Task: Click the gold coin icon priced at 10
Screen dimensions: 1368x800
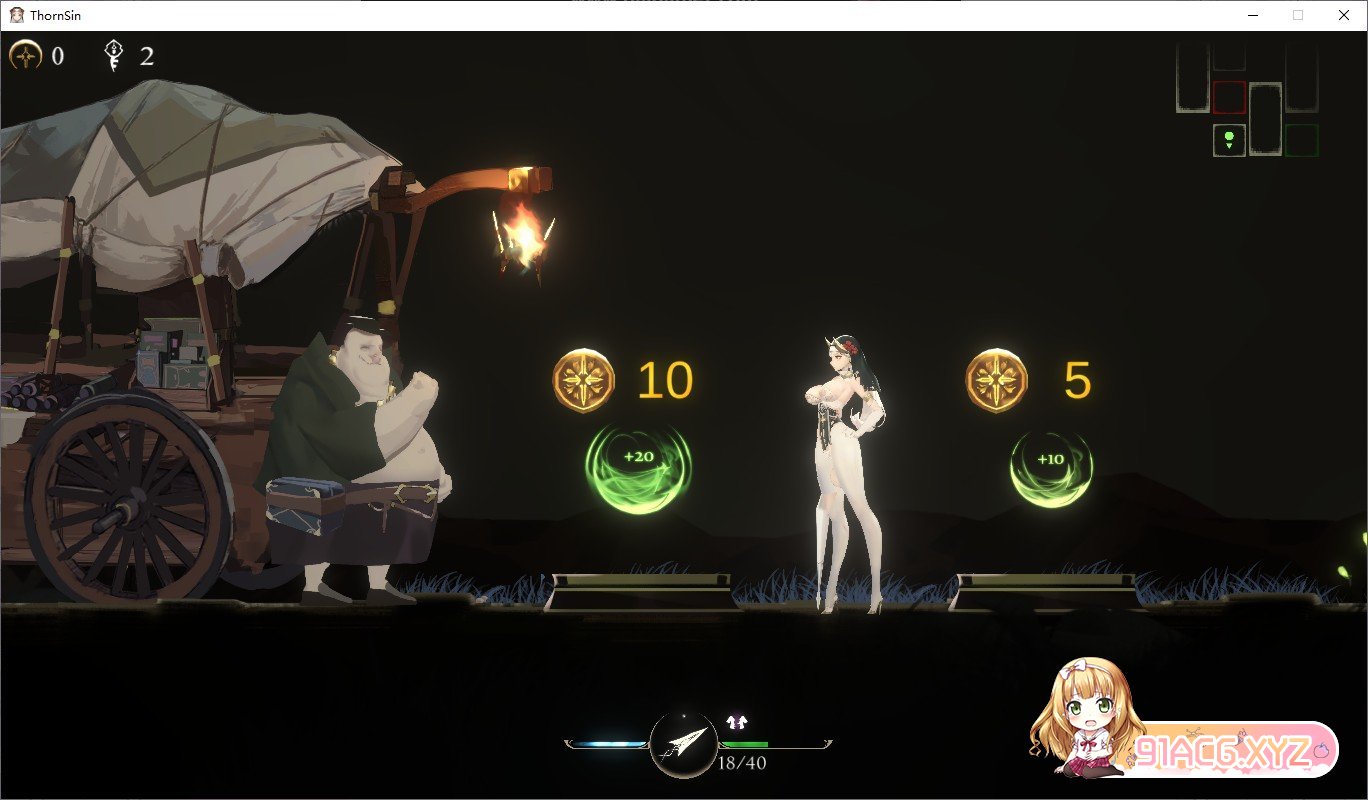Action: pos(585,380)
